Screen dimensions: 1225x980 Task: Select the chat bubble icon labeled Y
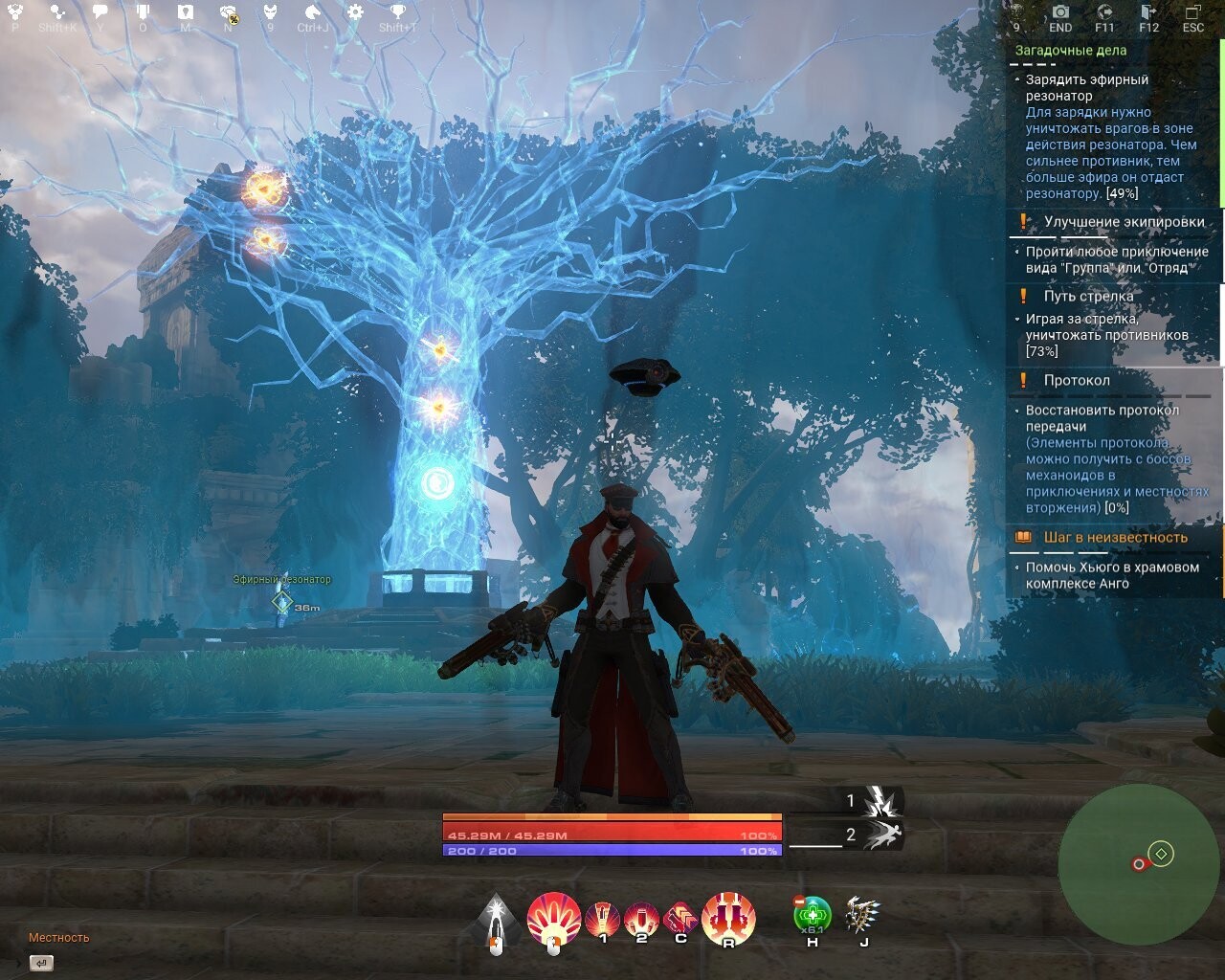coord(100,11)
